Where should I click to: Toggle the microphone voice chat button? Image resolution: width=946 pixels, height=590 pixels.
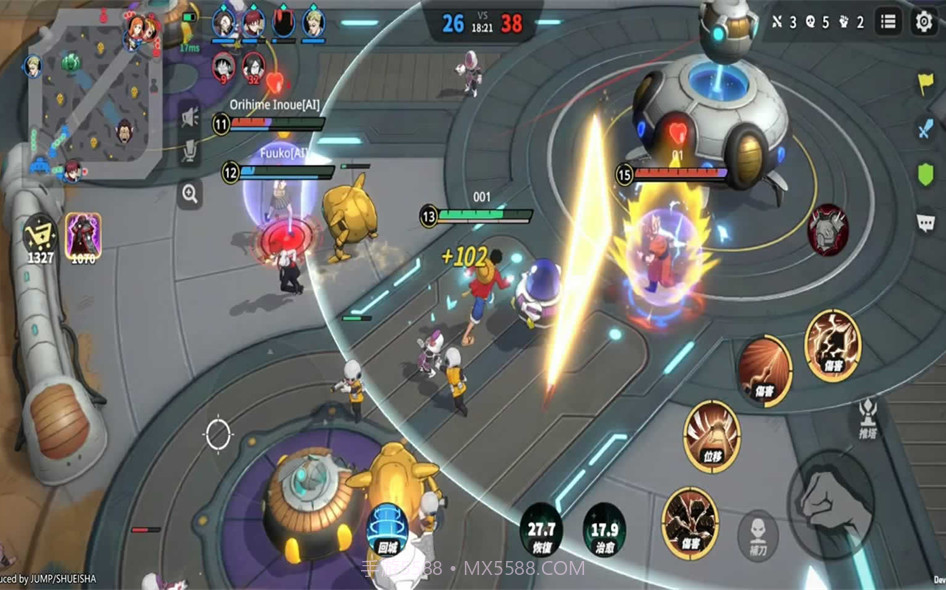point(189,151)
